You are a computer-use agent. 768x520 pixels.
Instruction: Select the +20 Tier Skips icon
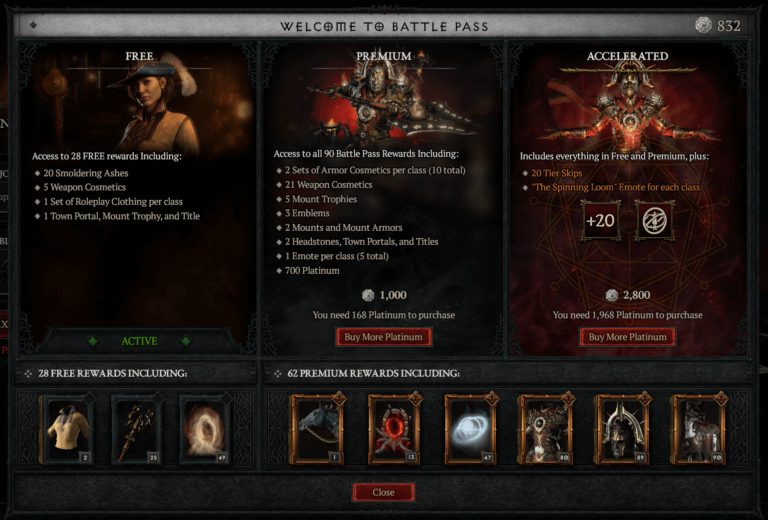pos(600,221)
